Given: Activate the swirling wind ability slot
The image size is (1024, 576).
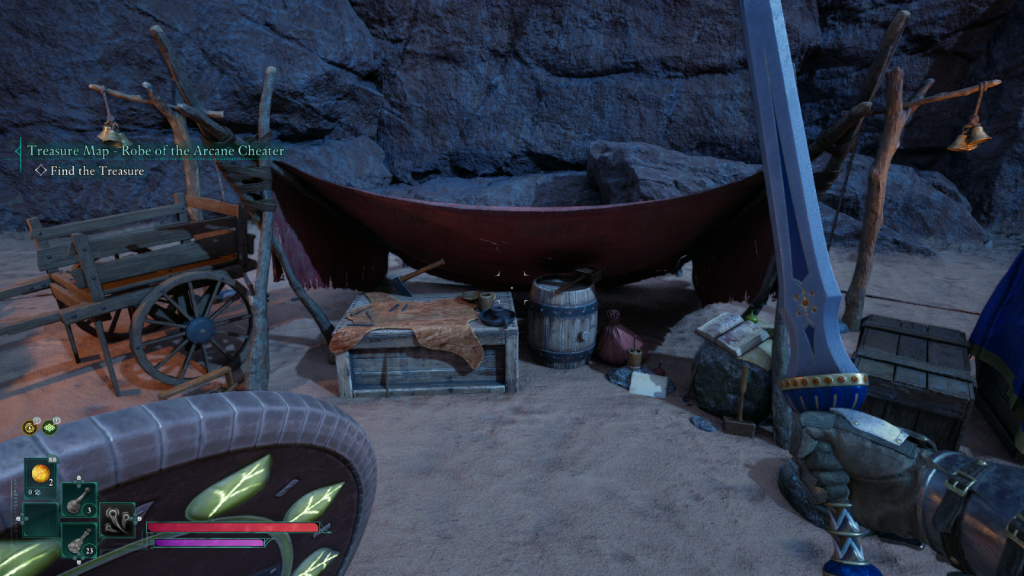Looking at the screenshot, I should coord(117,519).
